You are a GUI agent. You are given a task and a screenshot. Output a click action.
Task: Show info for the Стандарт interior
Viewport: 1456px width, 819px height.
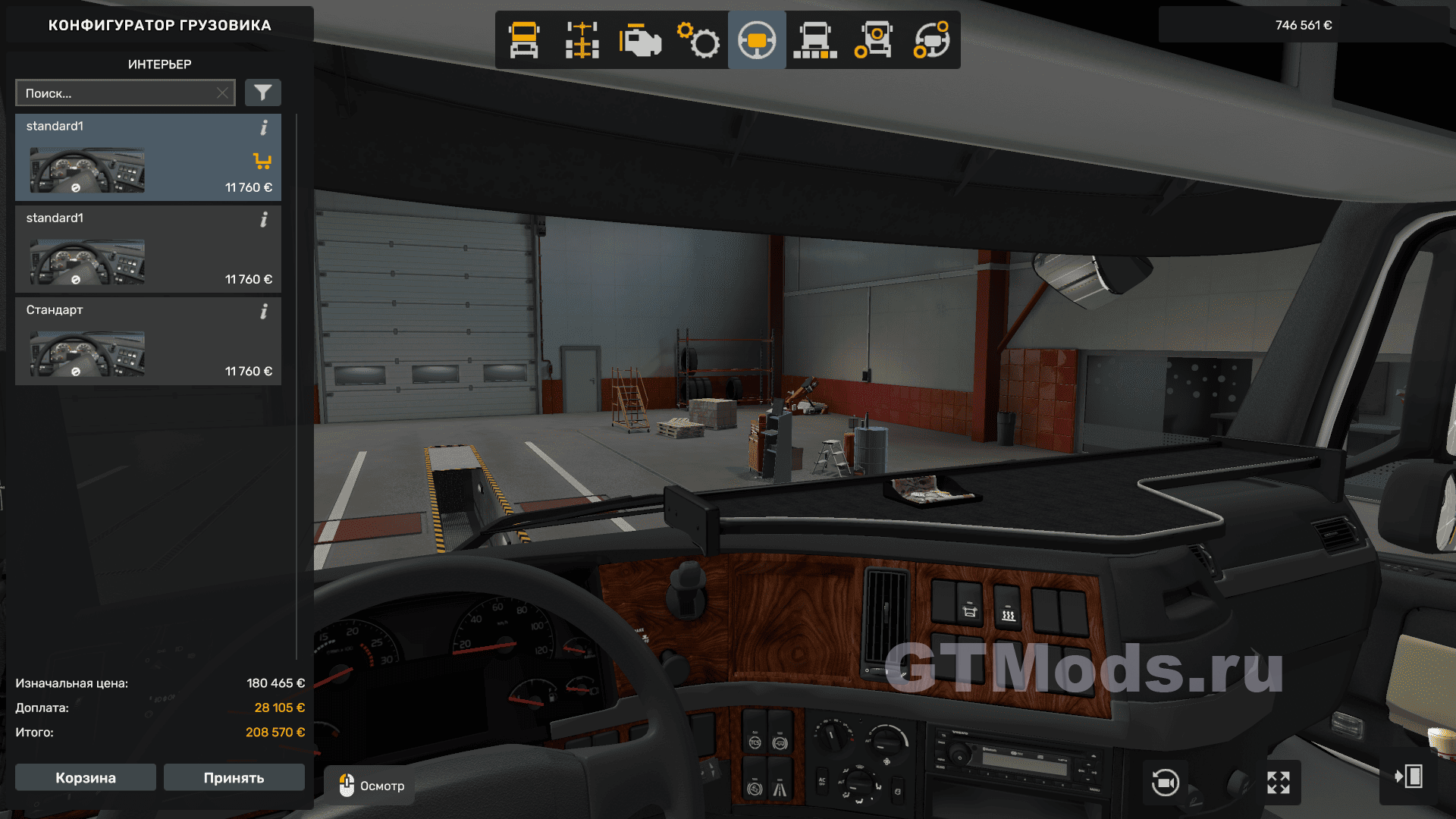pyautogui.click(x=264, y=312)
